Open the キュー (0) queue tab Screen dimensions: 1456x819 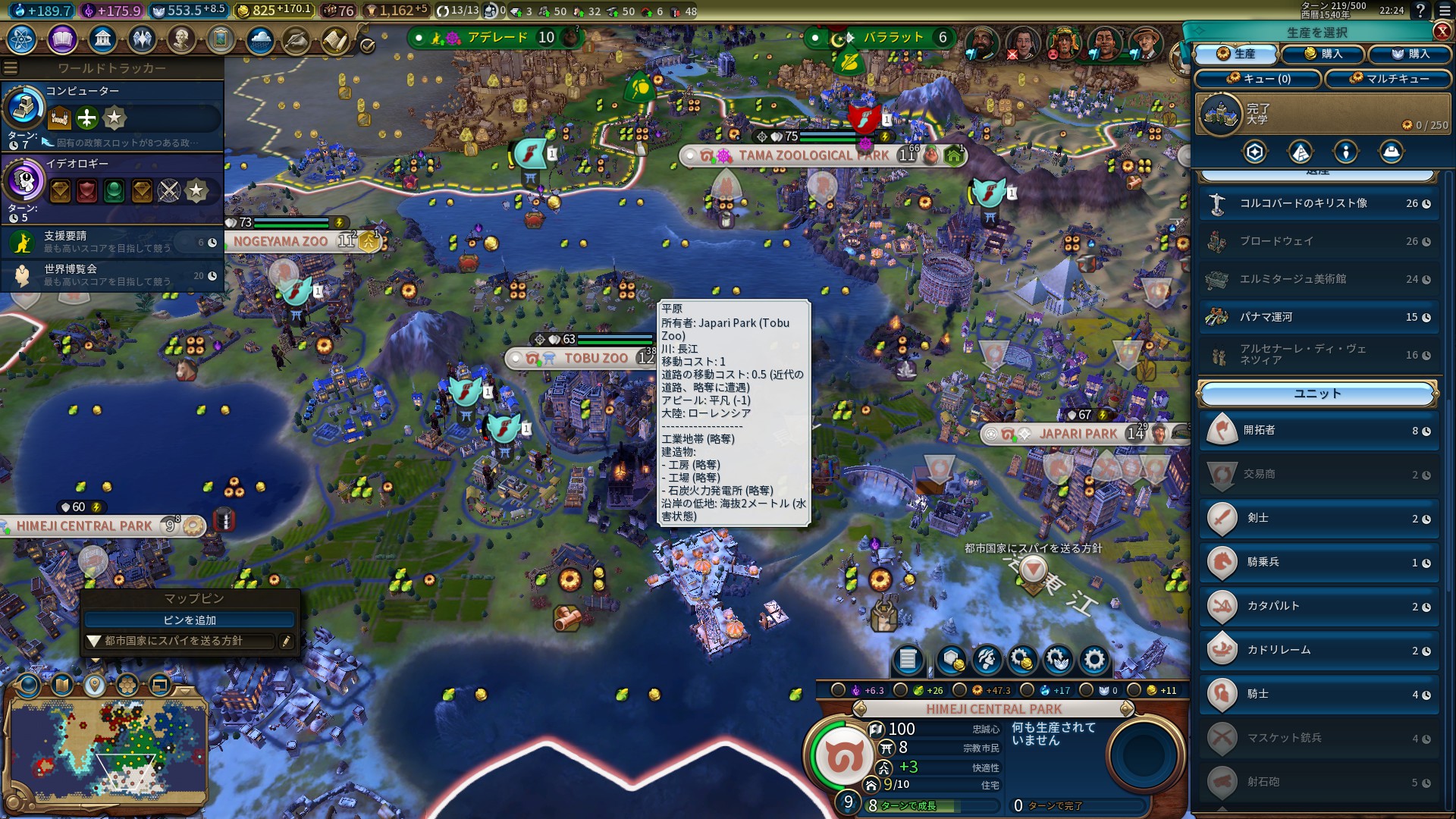click(x=1258, y=79)
